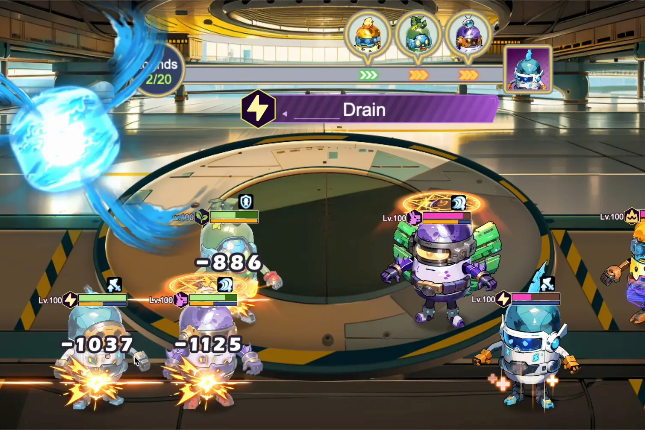Select the purple robot turn-order portrait

click(x=469, y=34)
